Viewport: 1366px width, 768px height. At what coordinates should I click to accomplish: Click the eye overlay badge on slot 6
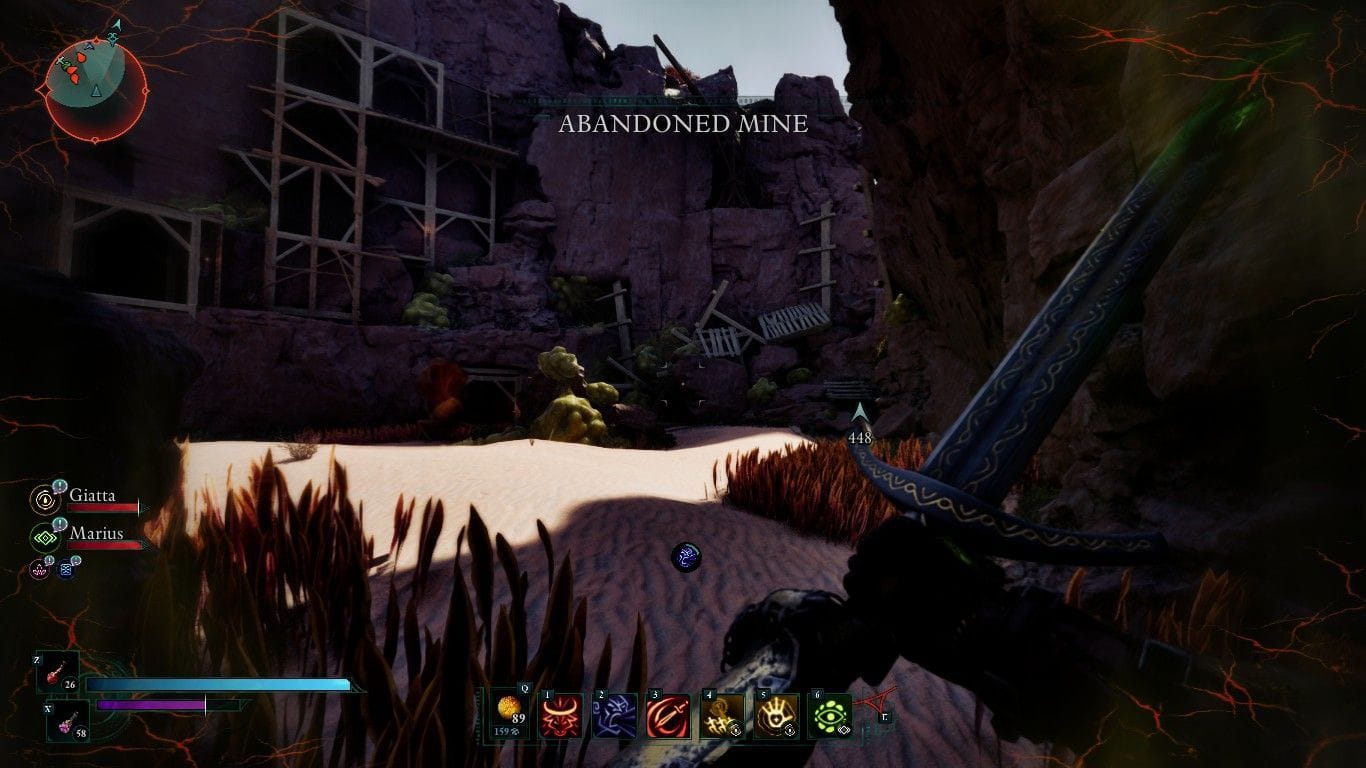pyautogui.click(x=844, y=731)
